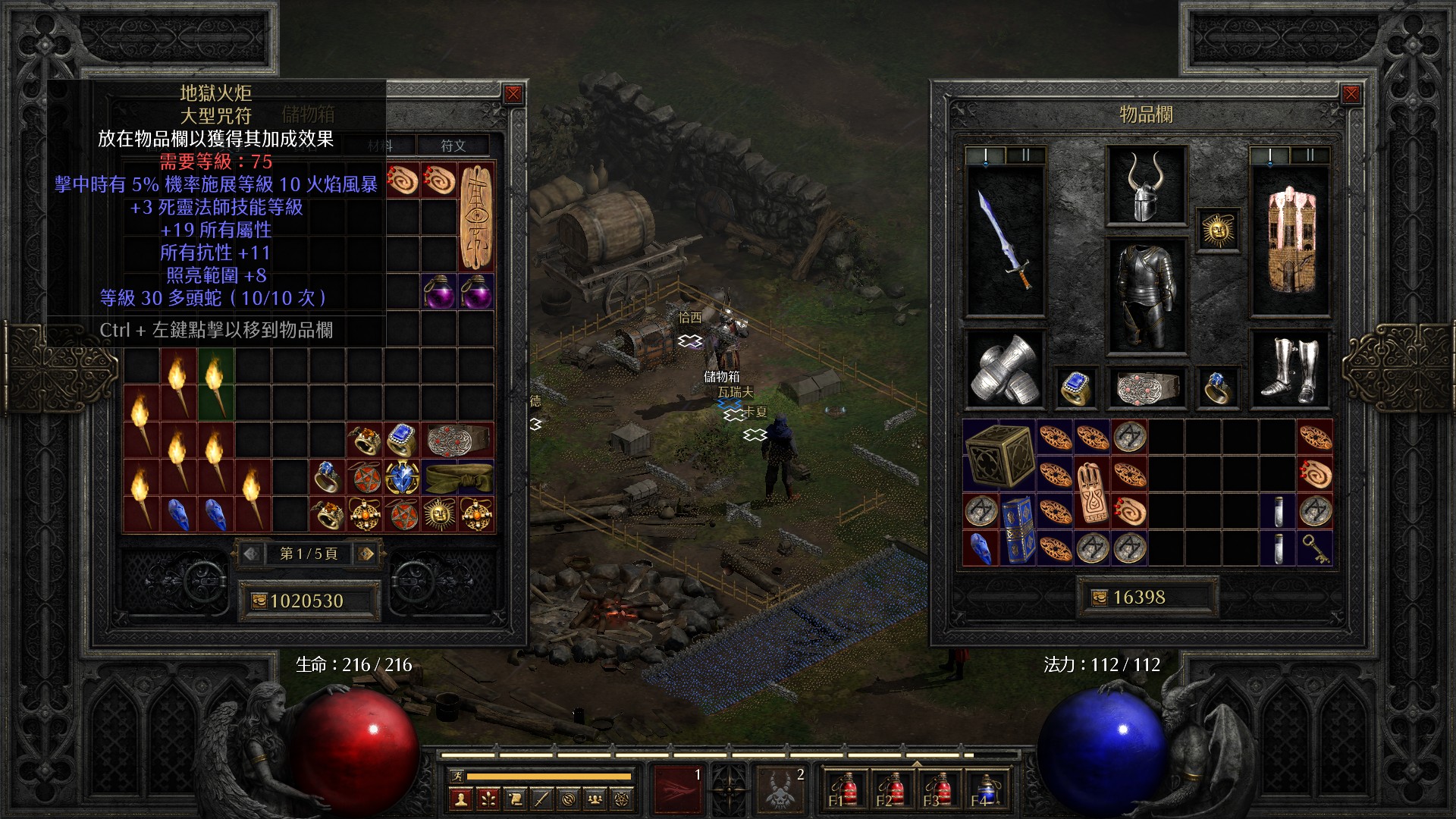
Task: Pick up the Horadric Cube in inventory
Action: coord(999,455)
